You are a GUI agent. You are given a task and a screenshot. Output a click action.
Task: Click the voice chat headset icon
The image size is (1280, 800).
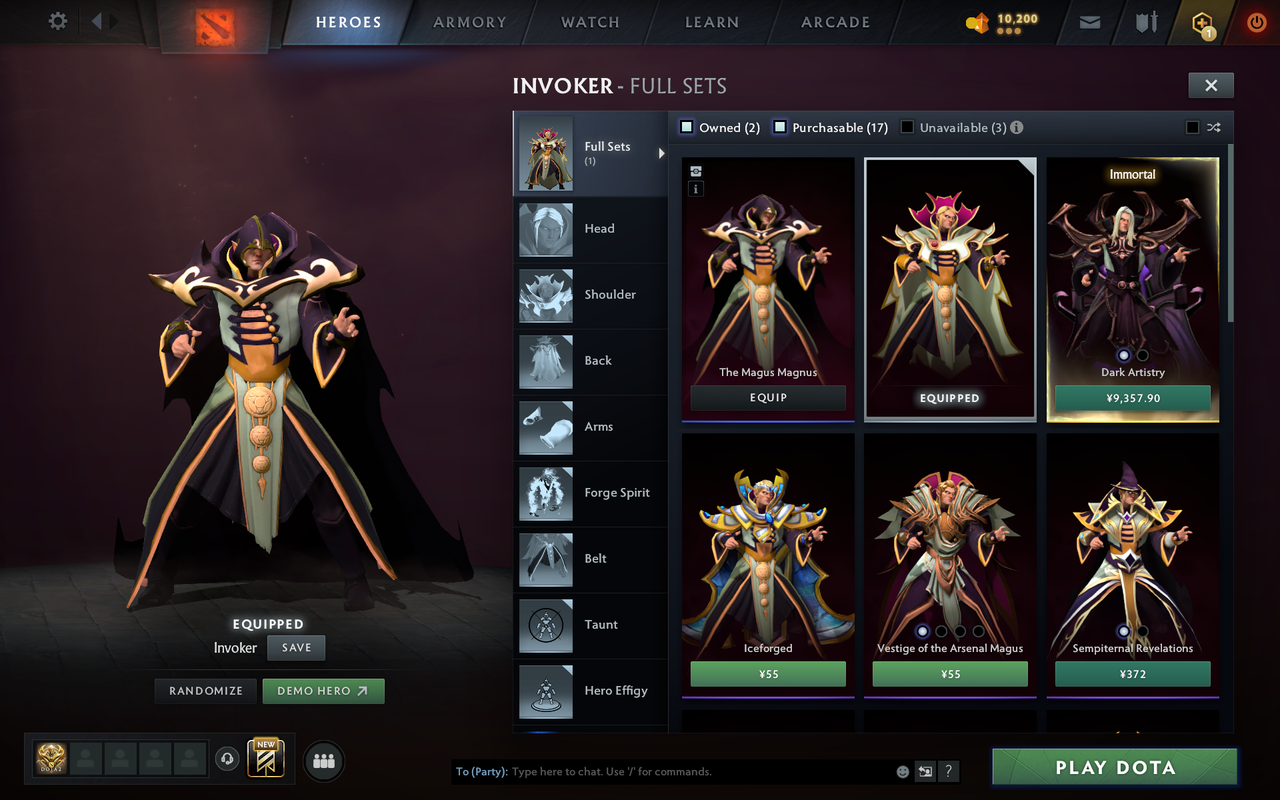tap(227, 759)
